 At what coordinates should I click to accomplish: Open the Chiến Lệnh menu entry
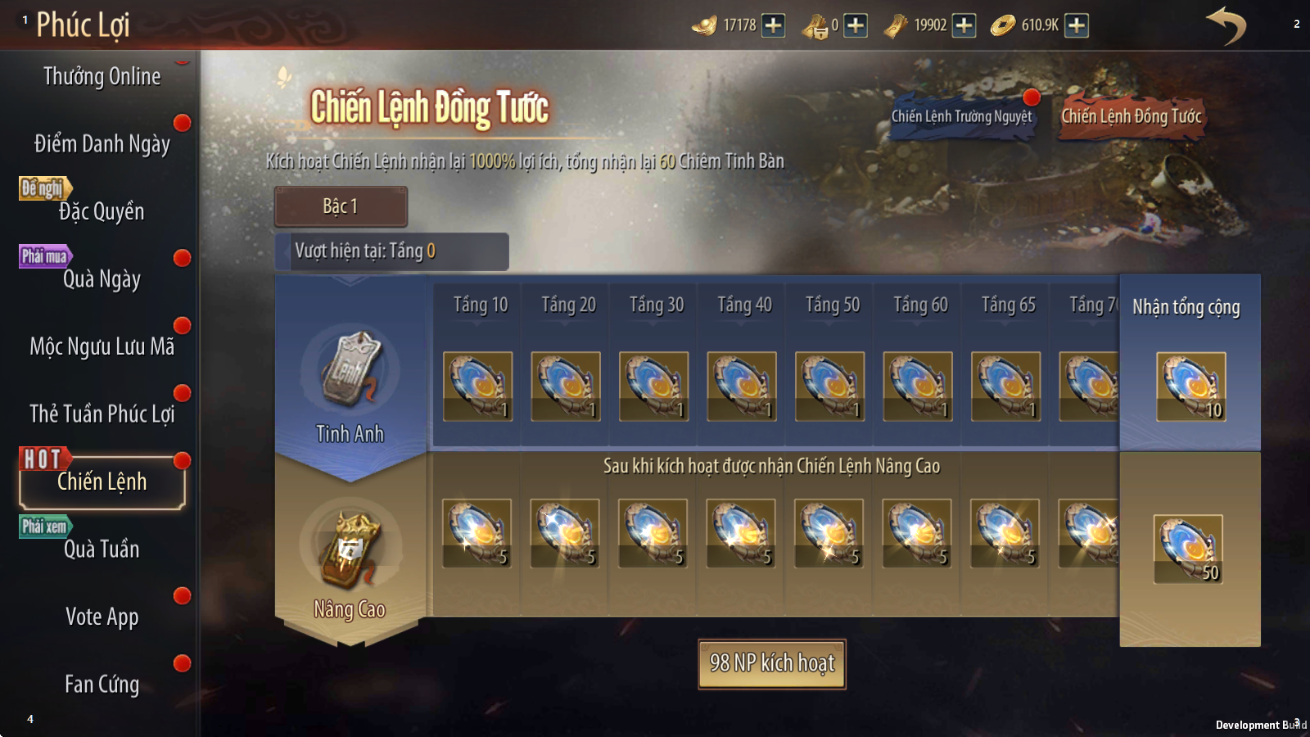pyautogui.click(x=102, y=482)
